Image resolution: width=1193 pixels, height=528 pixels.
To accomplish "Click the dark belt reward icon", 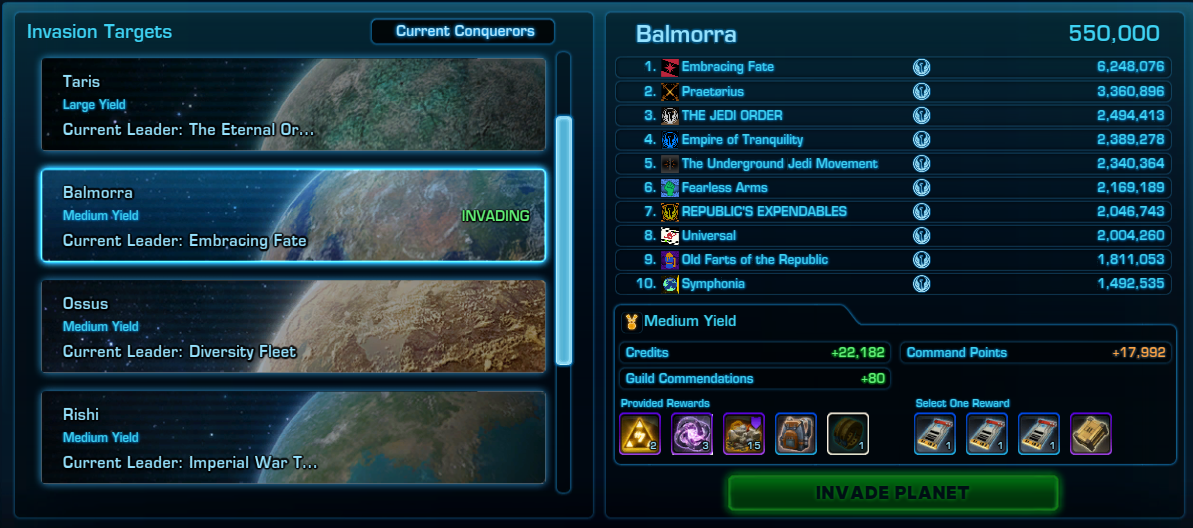I will click(x=848, y=434).
